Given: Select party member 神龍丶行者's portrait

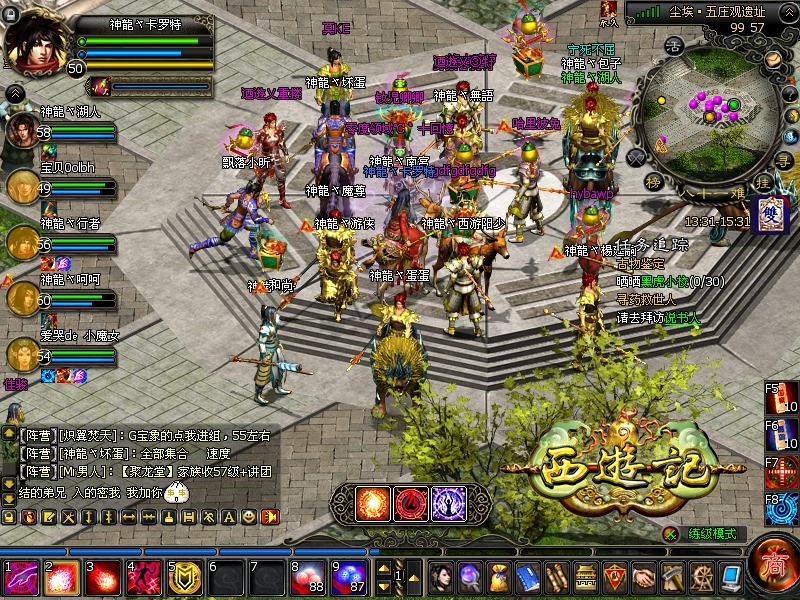Looking at the screenshot, I should (x=24, y=242).
